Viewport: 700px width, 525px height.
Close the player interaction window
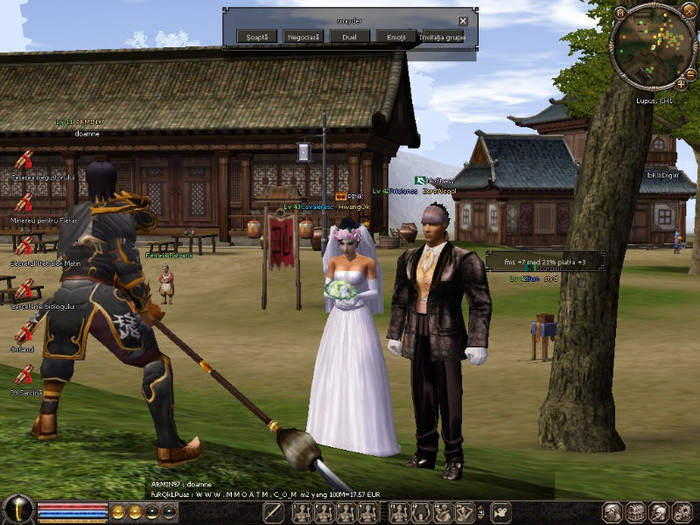click(463, 20)
